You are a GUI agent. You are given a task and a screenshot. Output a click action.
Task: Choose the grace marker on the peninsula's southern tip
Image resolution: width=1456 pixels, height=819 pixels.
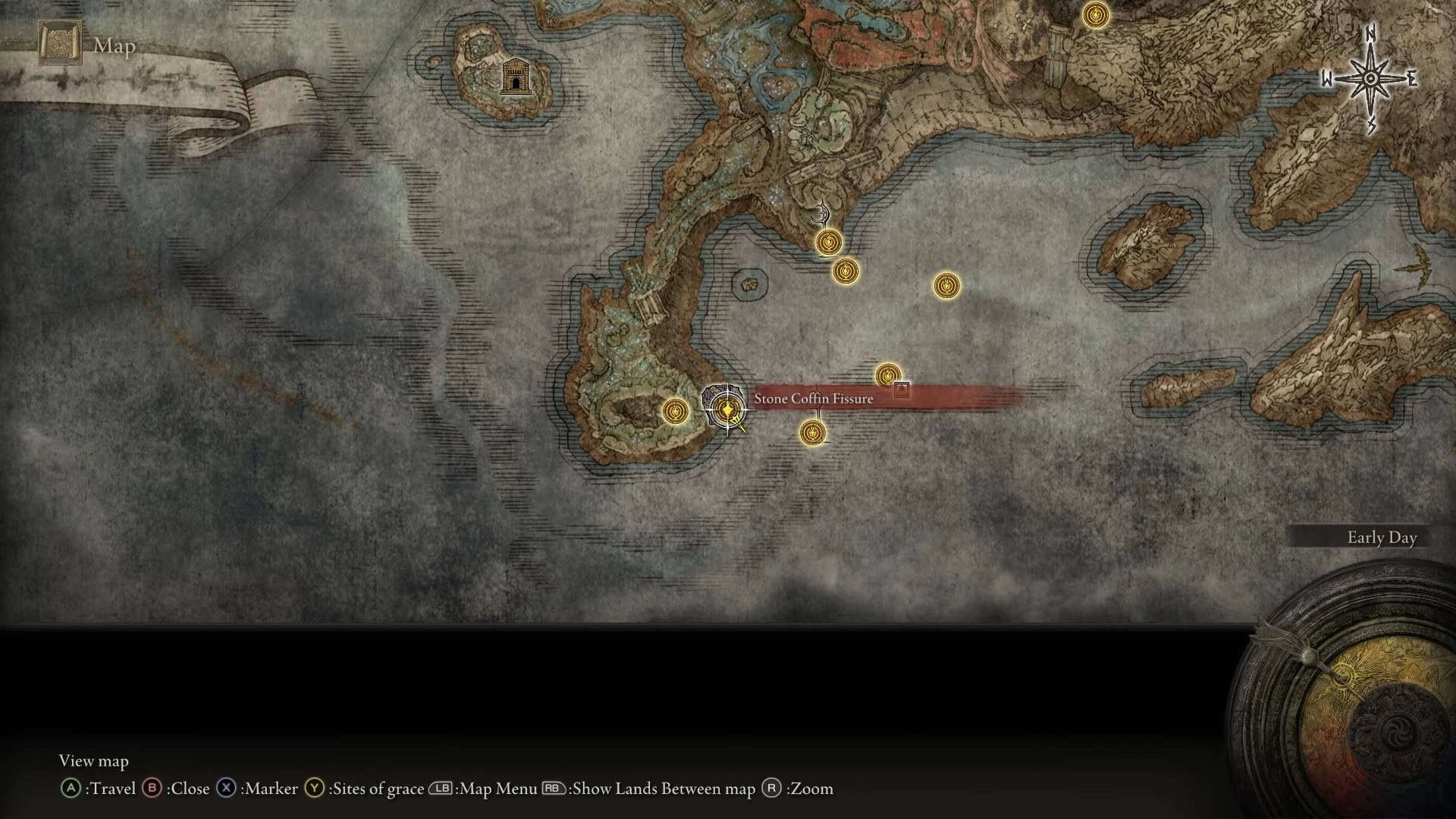tap(674, 412)
